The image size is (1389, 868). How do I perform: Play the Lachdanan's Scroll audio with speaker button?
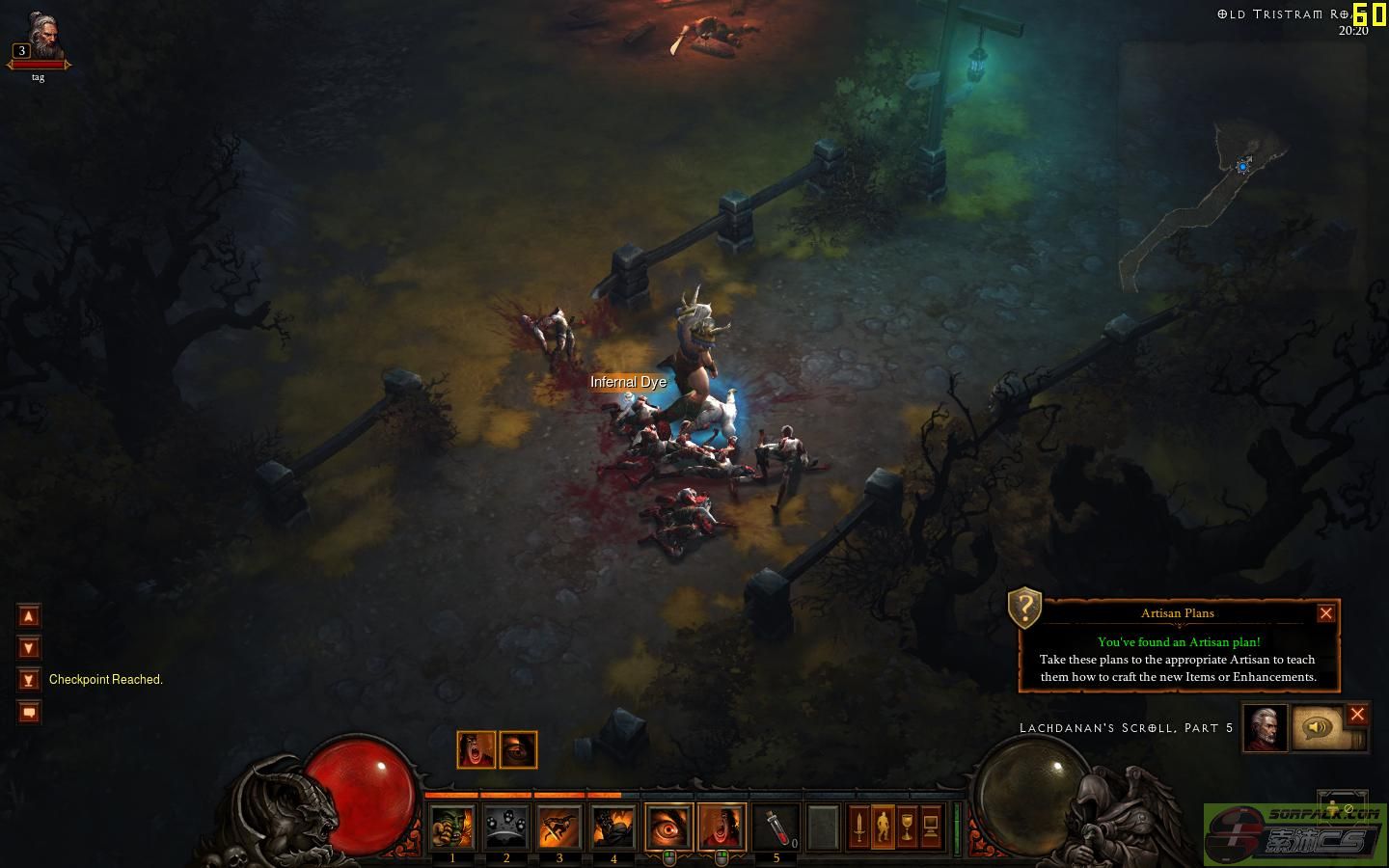(x=1317, y=728)
